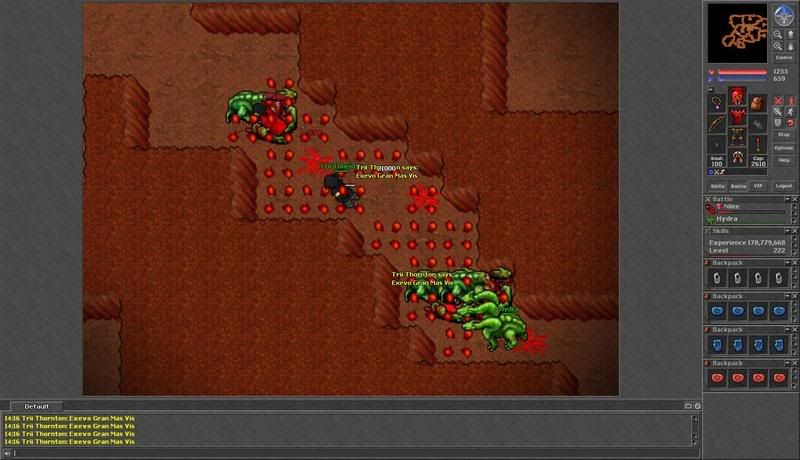
Task: Open the Skills window button
Action: coord(718,186)
